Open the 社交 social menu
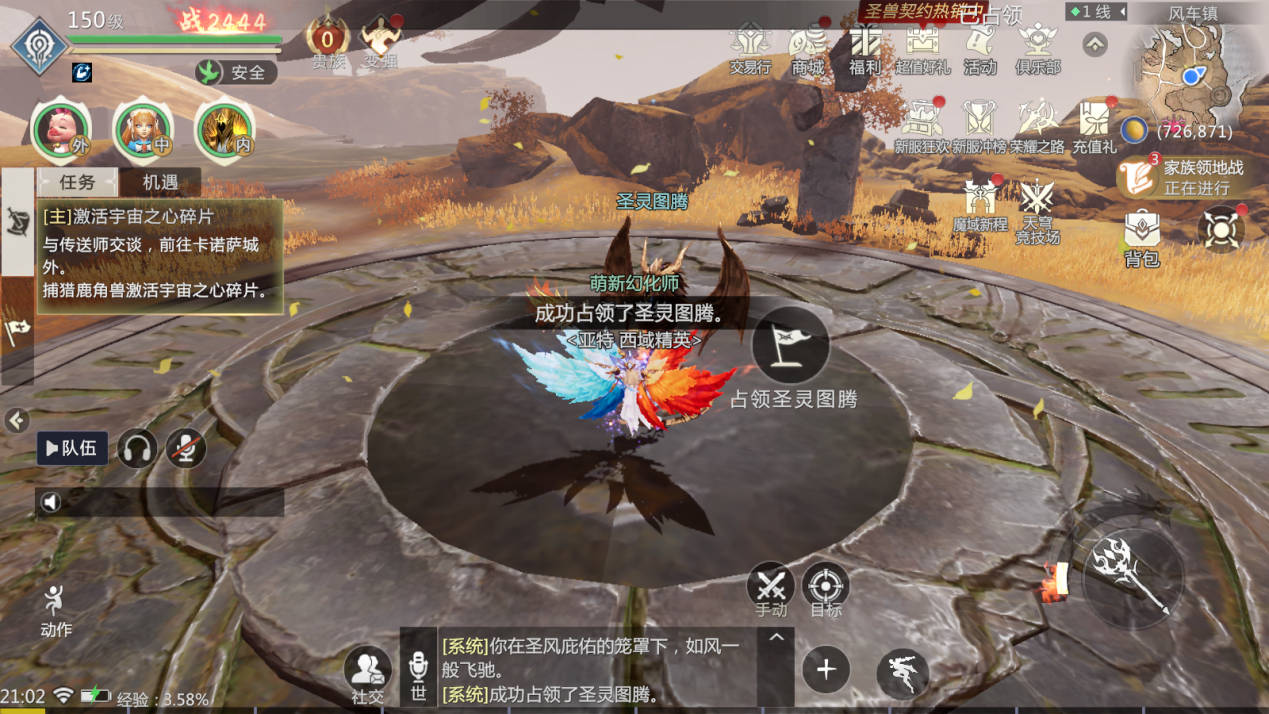The height and width of the screenshot is (714, 1269). 367,673
